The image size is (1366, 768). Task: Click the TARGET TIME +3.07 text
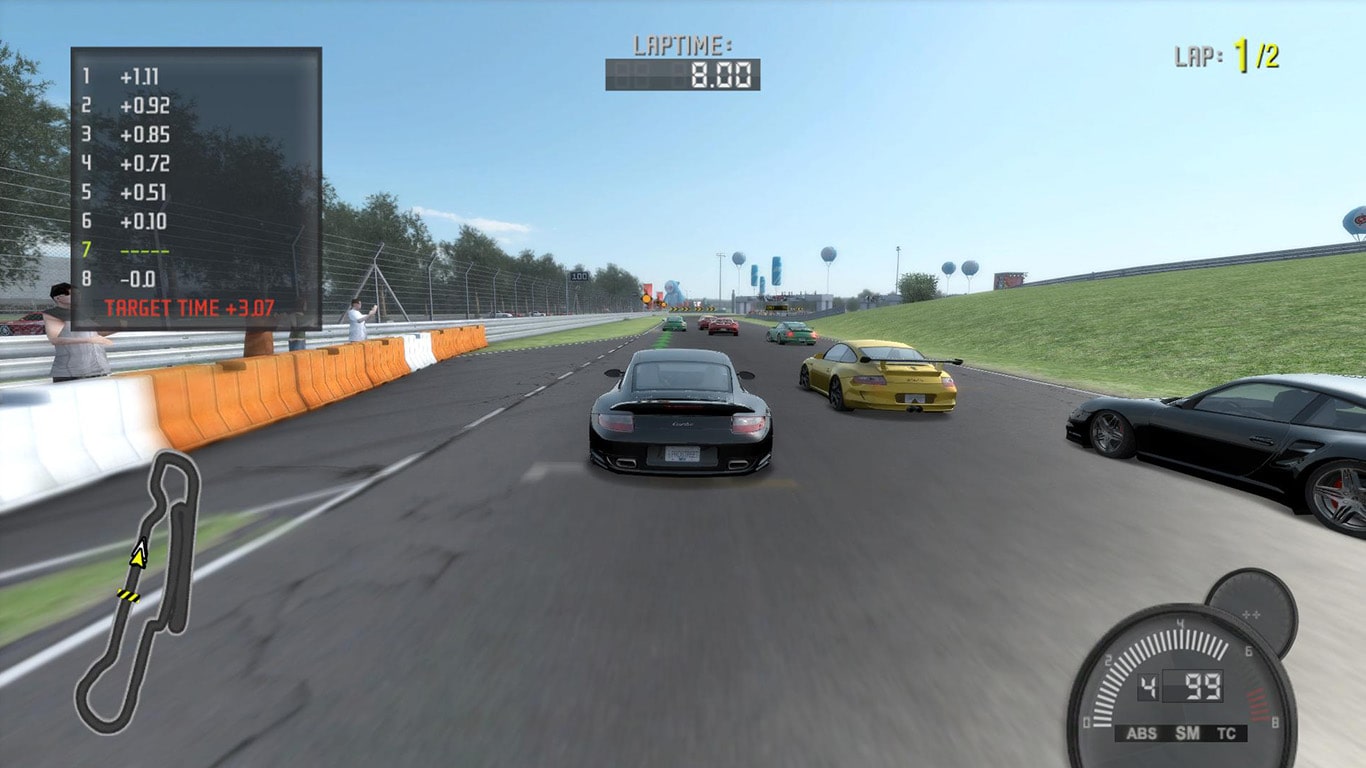[x=190, y=307]
